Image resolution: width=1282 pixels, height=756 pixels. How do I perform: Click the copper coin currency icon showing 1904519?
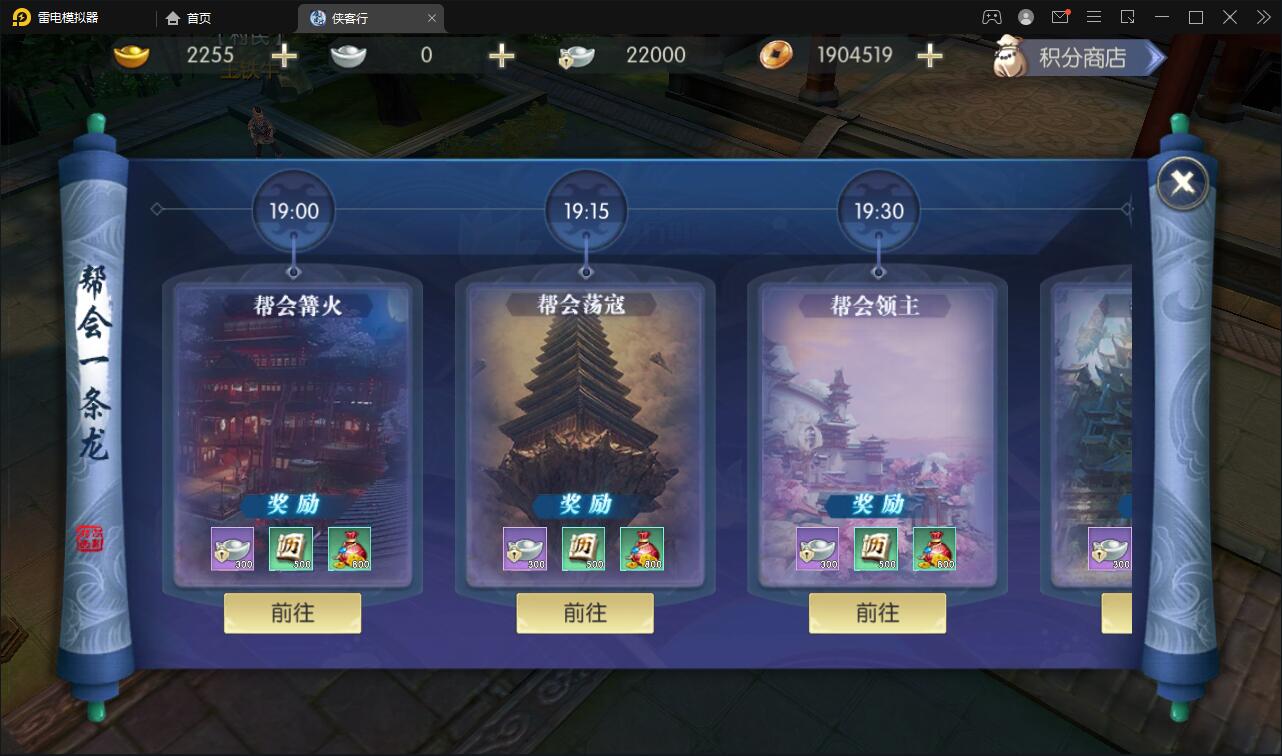coord(777,55)
